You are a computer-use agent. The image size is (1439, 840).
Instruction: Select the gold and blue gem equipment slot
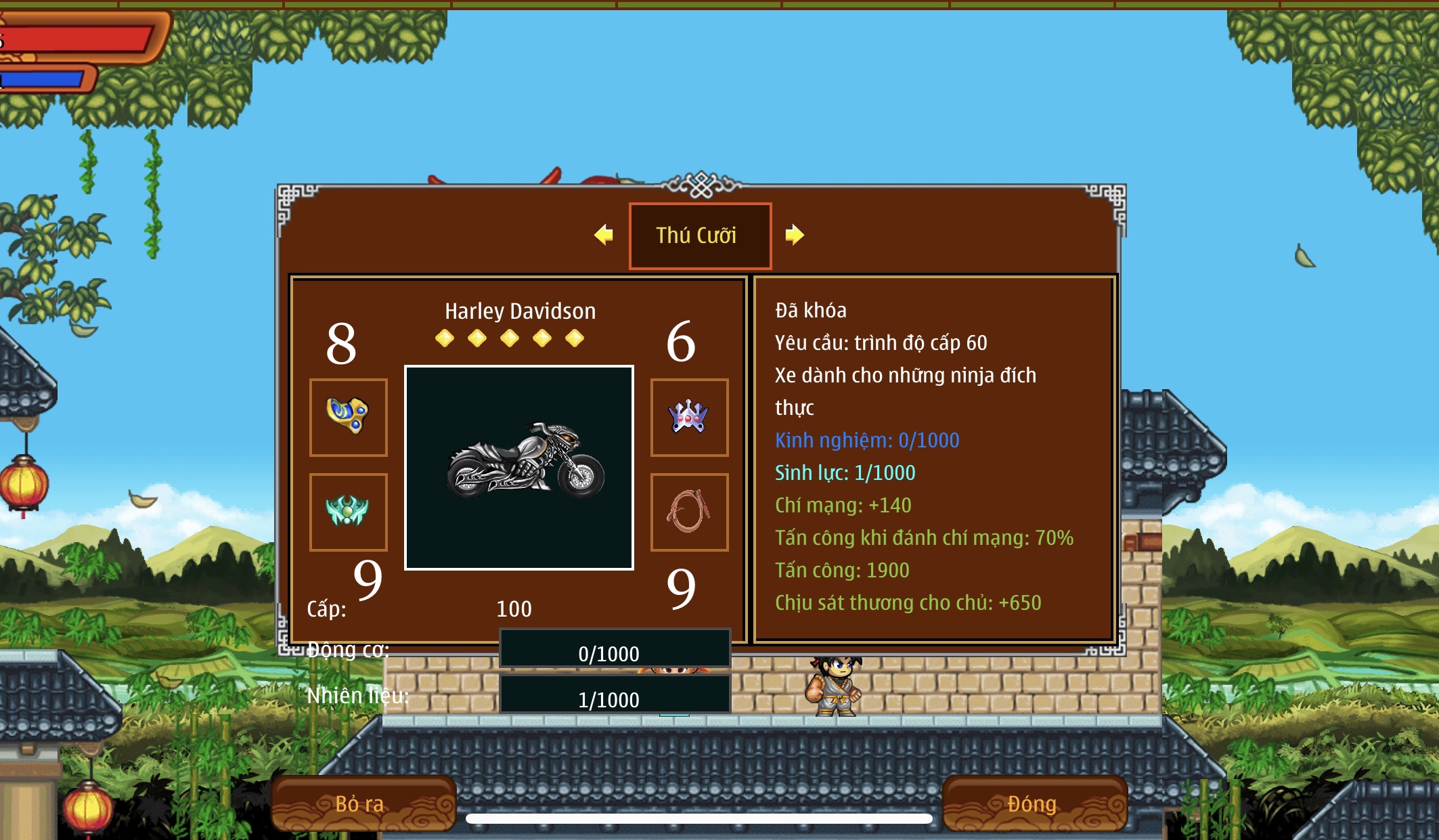[349, 417]
